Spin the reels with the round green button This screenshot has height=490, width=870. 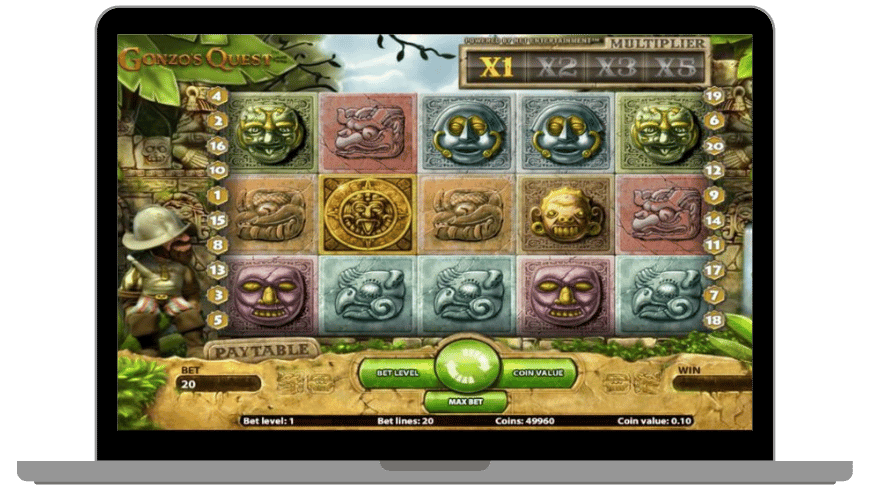[465, 368]
